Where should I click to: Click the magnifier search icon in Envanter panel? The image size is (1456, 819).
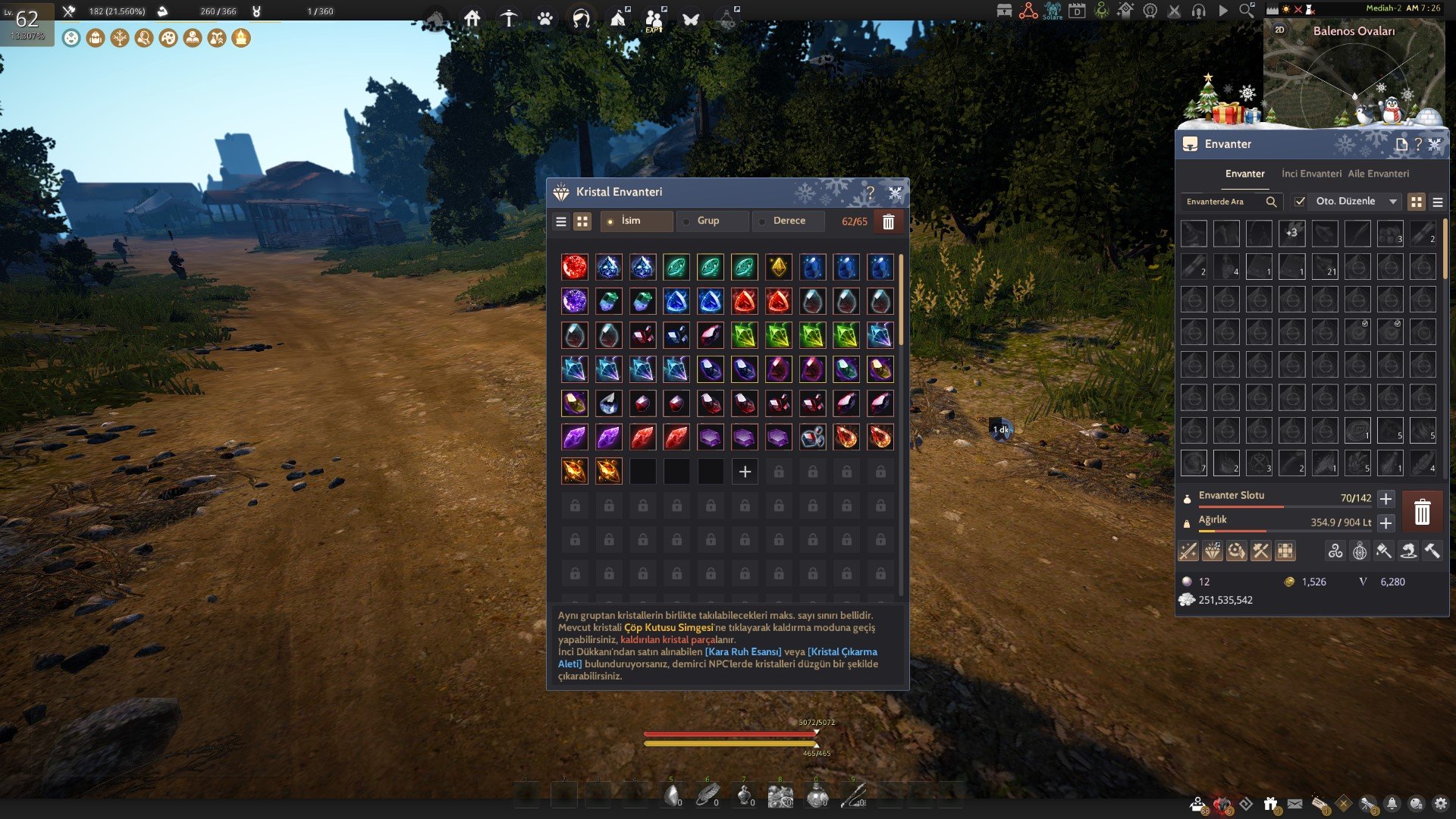(x=1271, y=202)
